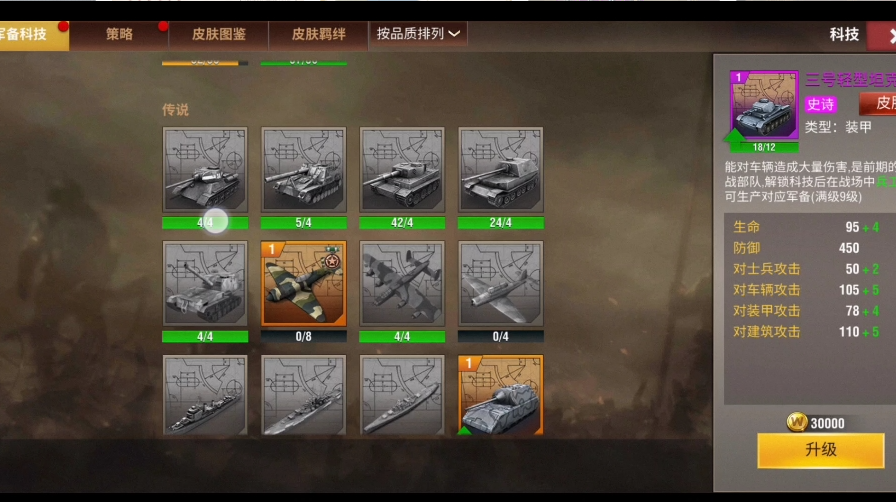This screenshot has width=896, height=502.
Task: Switch to the 皮肤羁绊 tab
Action: [x=318, y=34]
